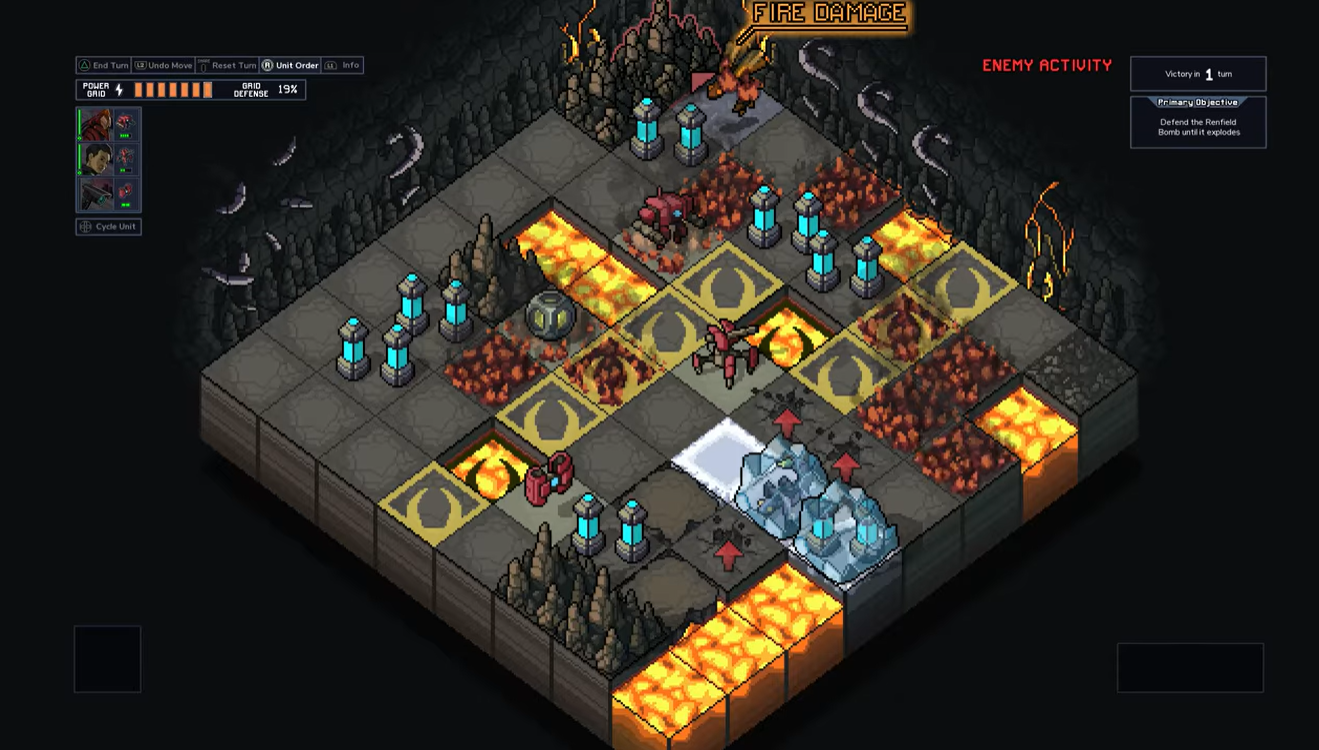View the Primary Objective panel
This screenshot has height=750, width=1319.
[x=1197, y=122]
